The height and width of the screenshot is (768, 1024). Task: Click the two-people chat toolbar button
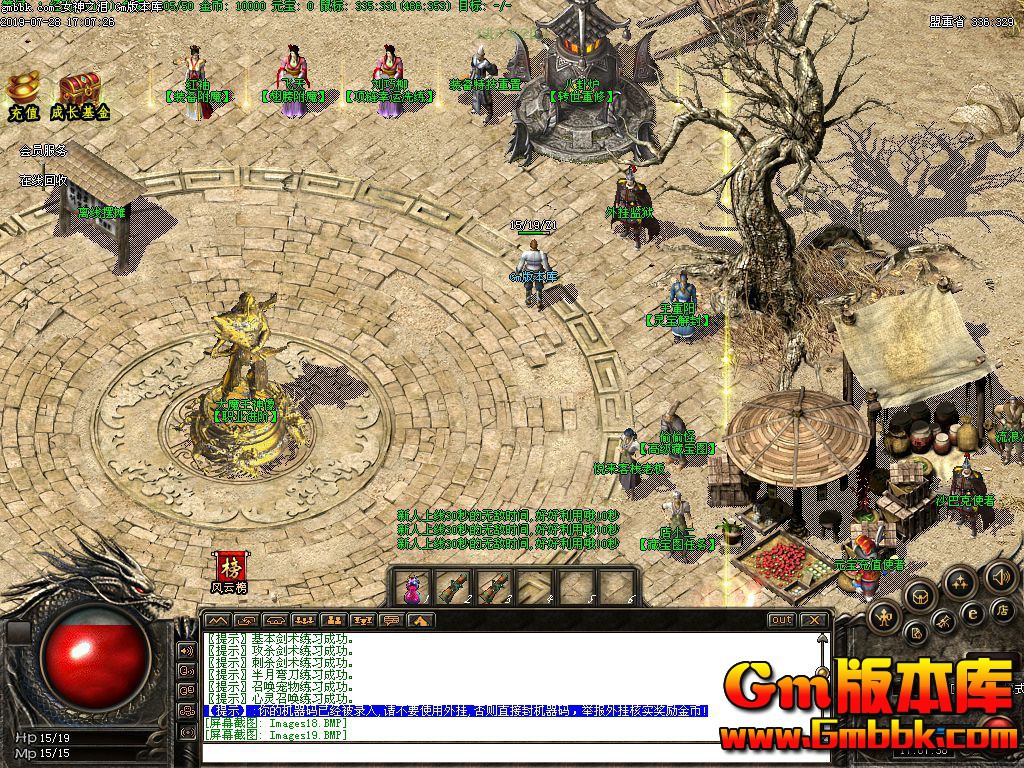[334, 620]
